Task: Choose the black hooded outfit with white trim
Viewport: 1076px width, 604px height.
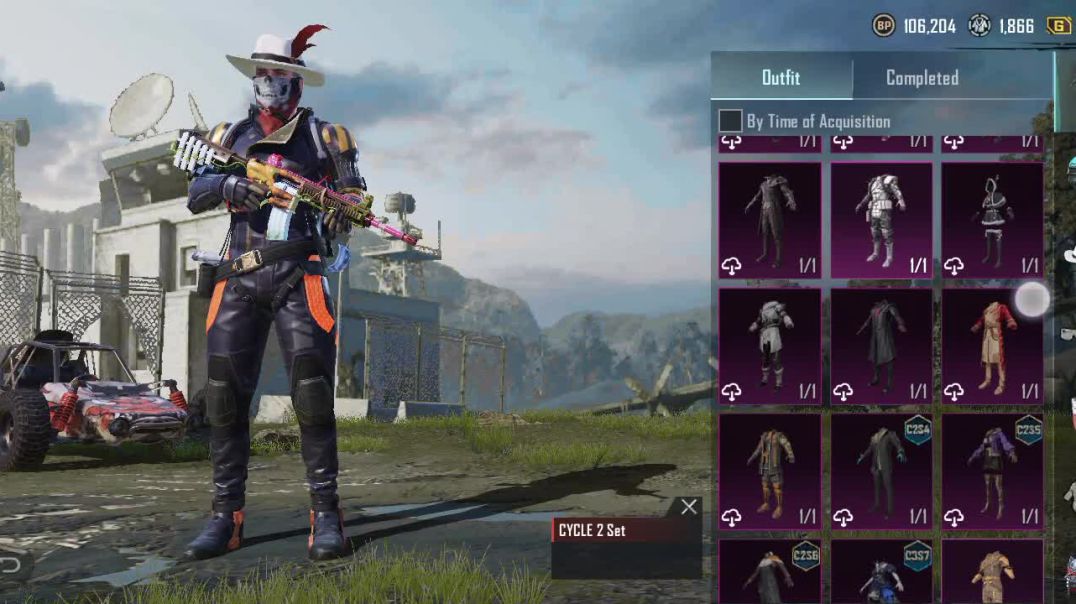Action: [x=992, y=220]
